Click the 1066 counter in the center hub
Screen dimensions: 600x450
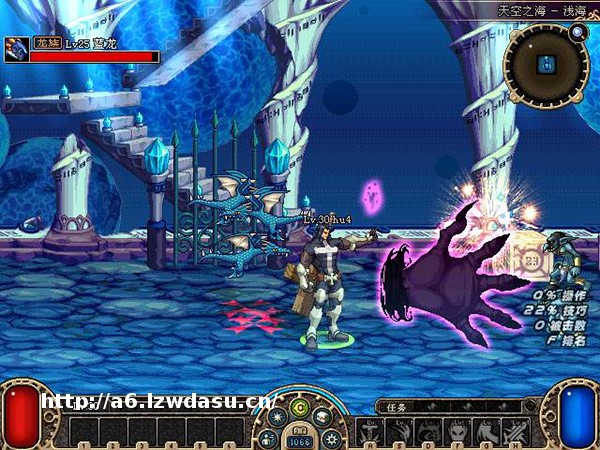[300, 440]
